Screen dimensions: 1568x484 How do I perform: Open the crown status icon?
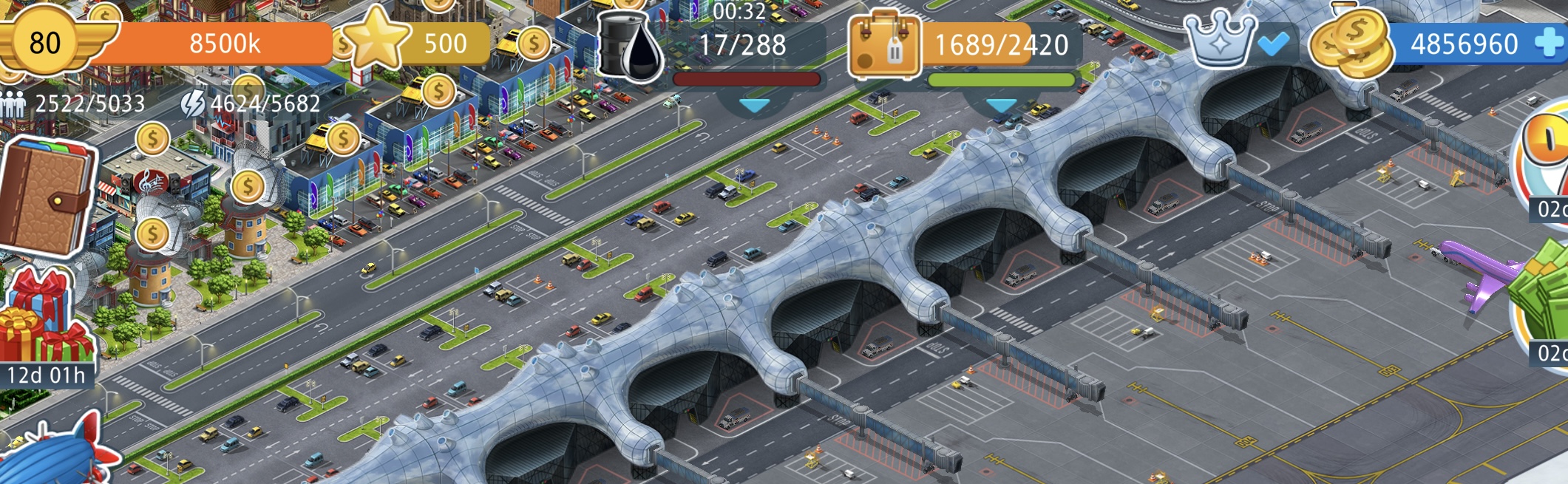(1219, 41)
